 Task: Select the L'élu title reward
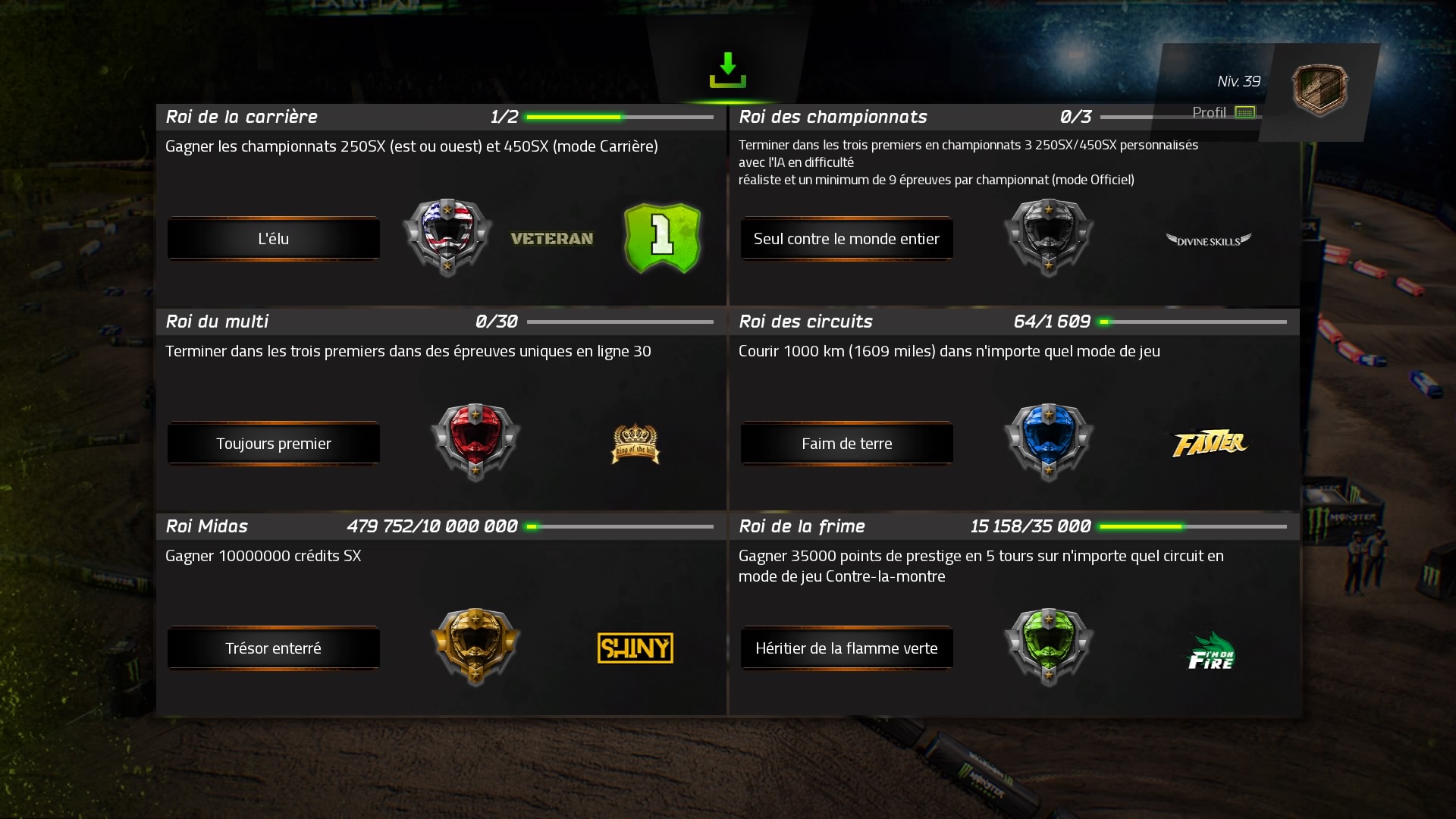273,239
